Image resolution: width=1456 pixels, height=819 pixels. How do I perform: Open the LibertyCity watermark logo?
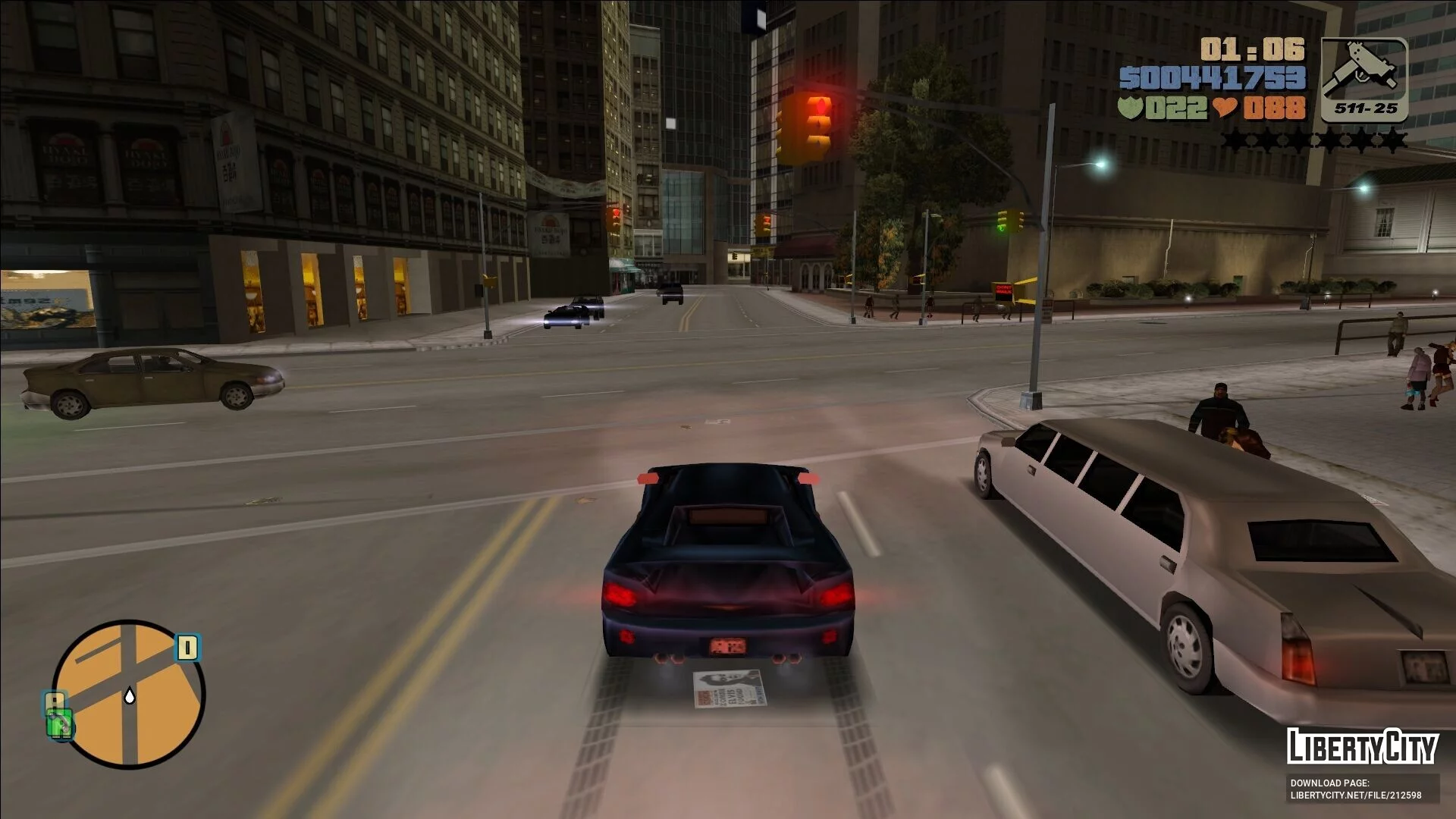pos(1362,747)
